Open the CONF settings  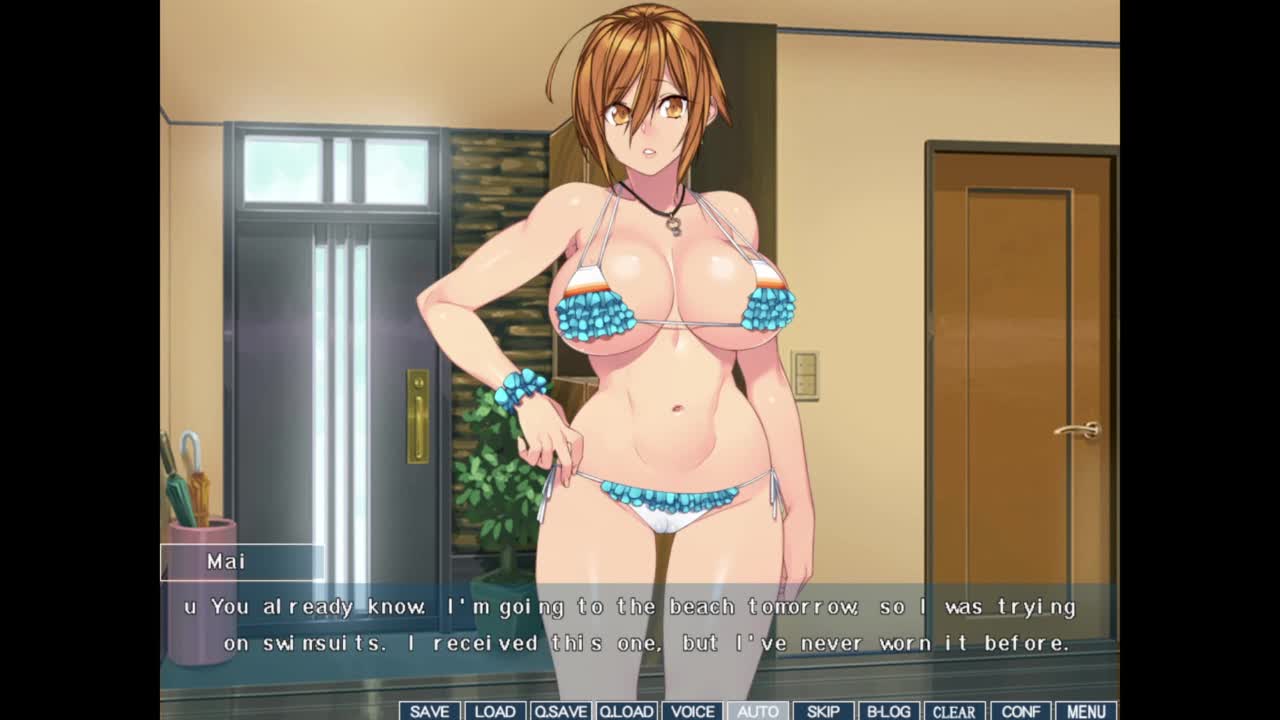pyautogui.click(x=1020, y=711)
